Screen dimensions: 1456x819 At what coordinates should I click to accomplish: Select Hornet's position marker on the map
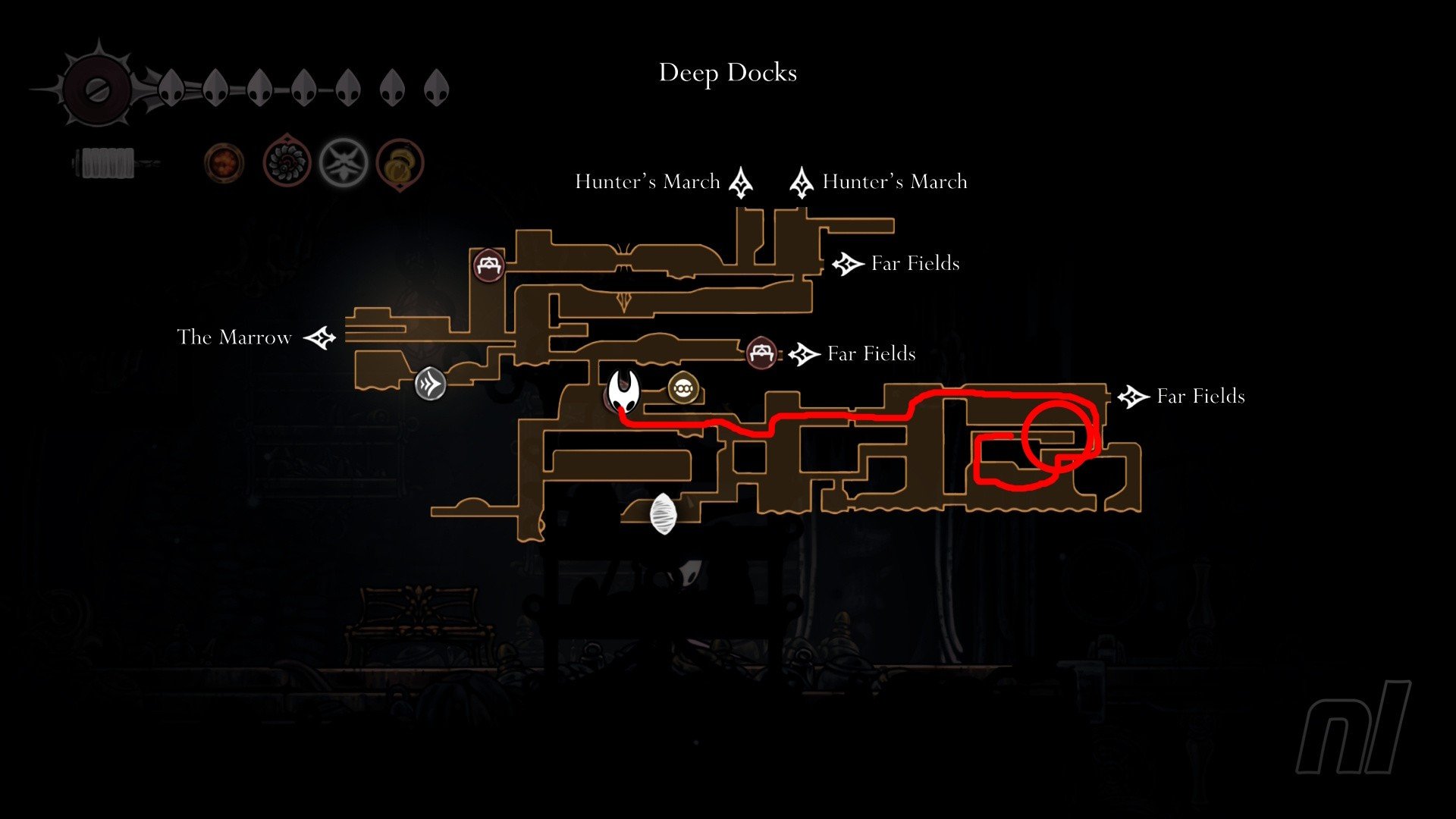pos(625,391)
